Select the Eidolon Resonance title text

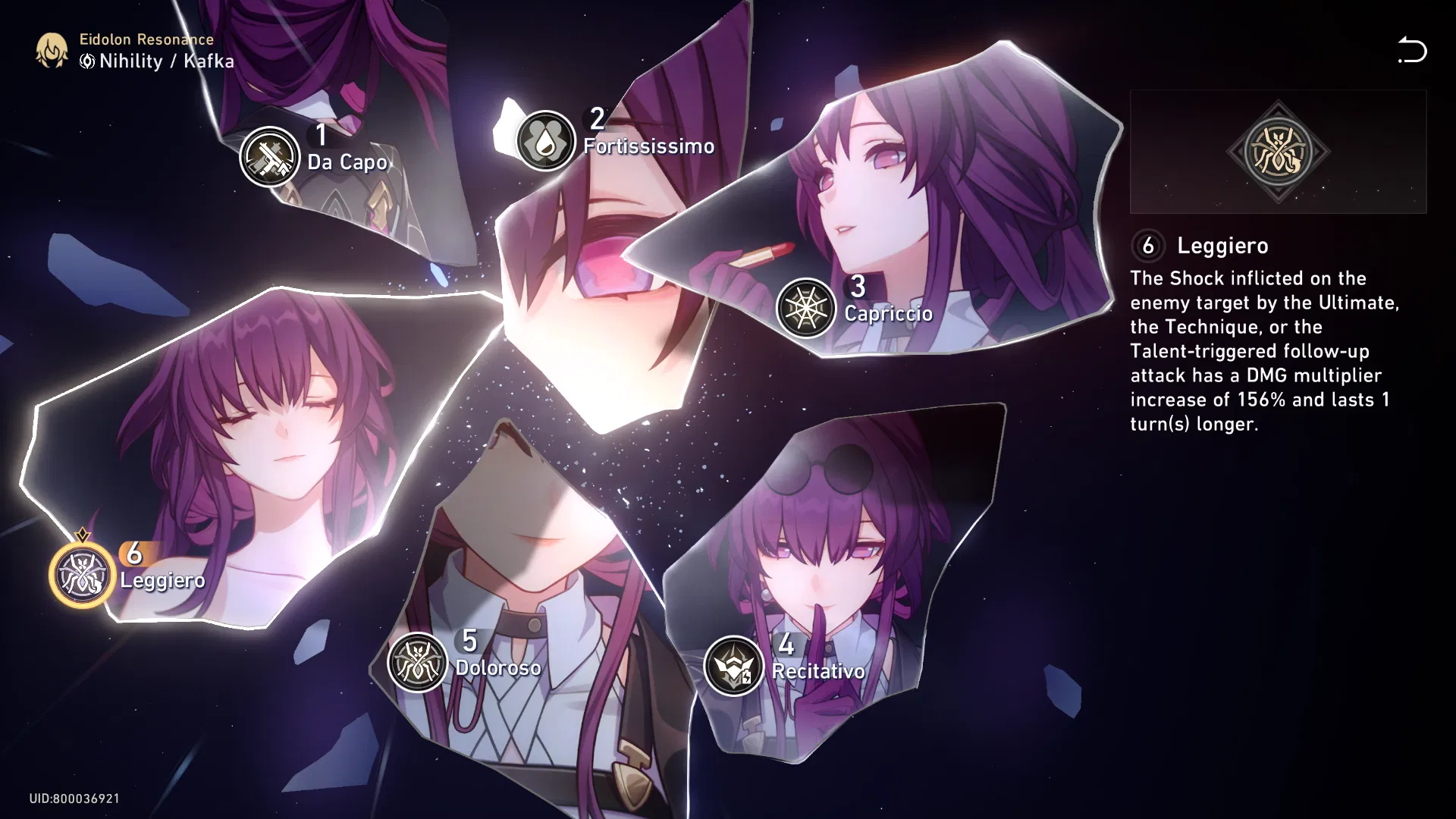click(146, 39)
